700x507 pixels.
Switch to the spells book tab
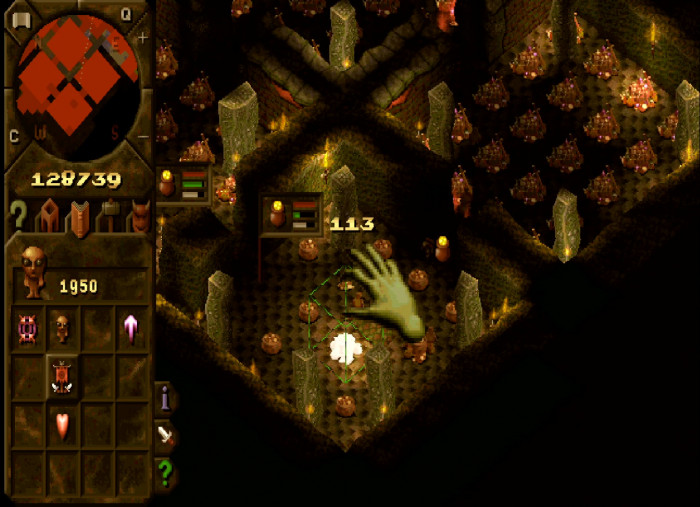[x=79, y=217]
